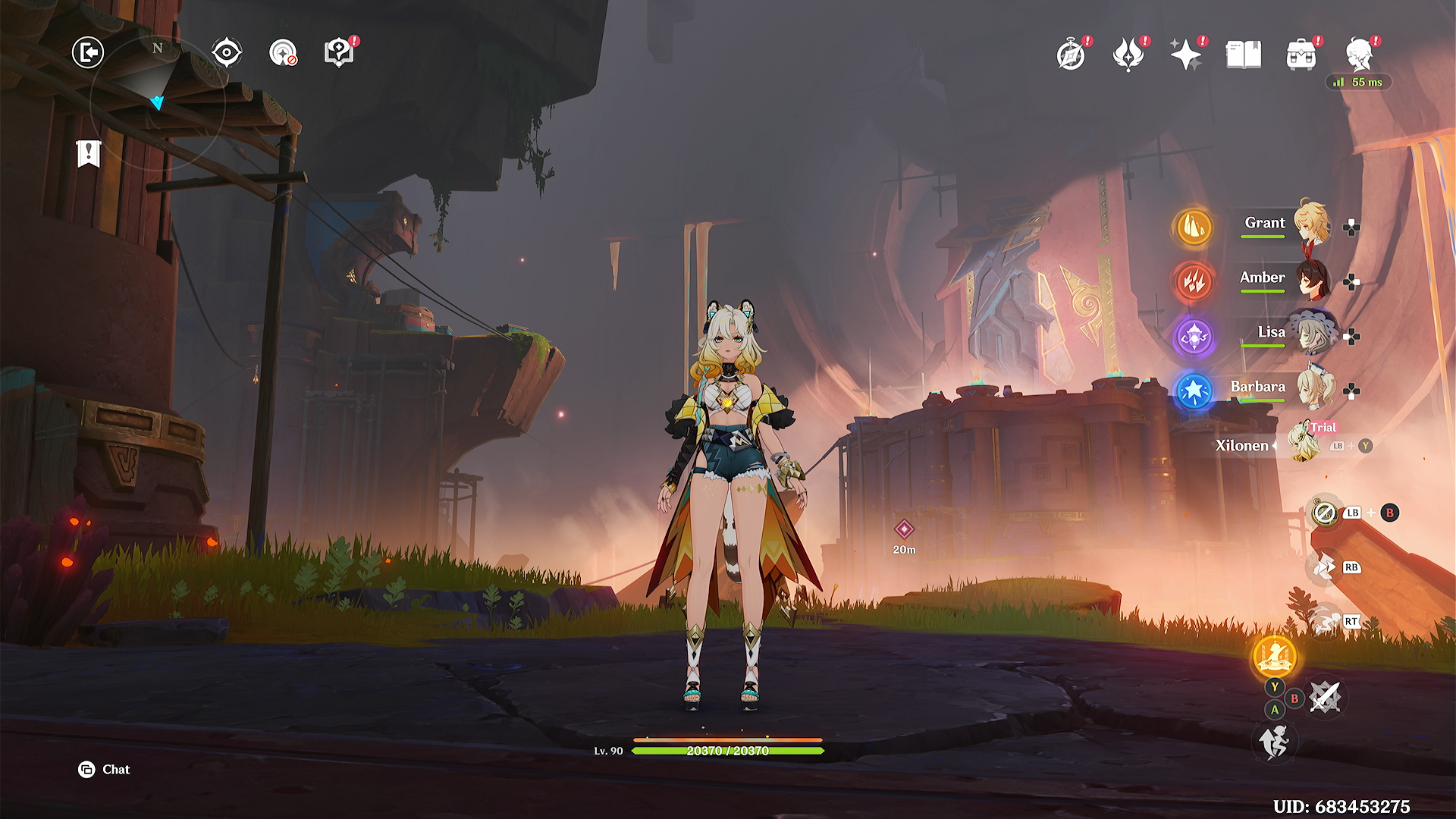This screenshot has width=1456, height=819.
Task: Open the Chat box
Action: 105,769
